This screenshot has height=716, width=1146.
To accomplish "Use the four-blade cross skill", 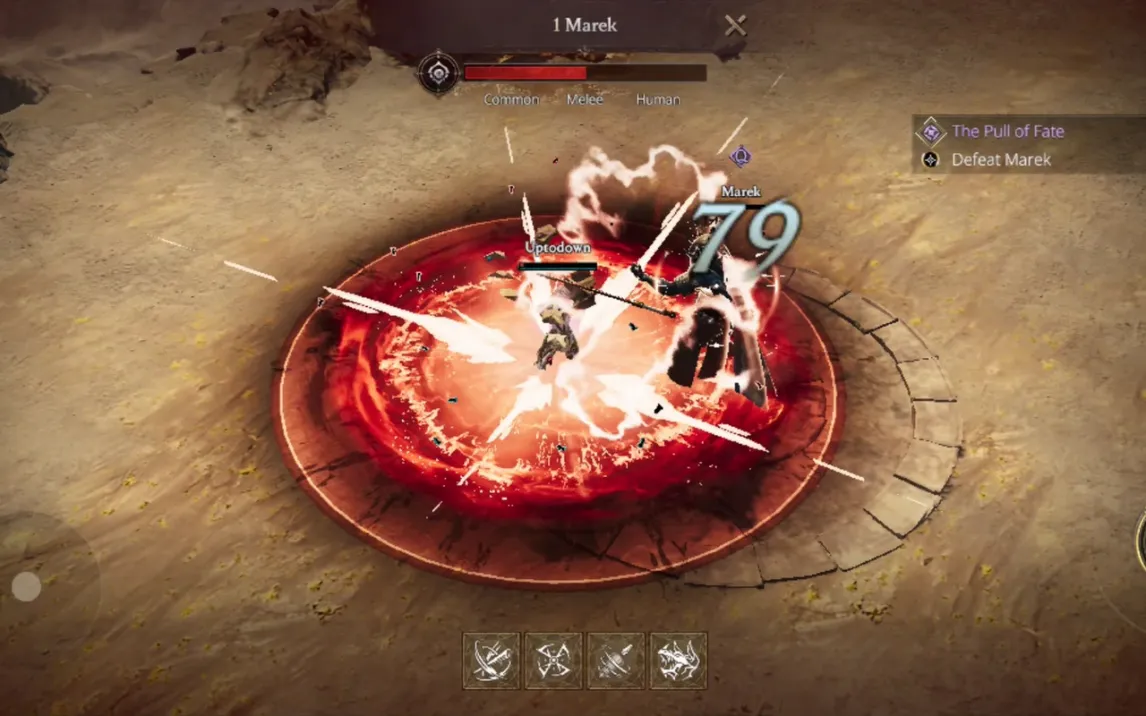I will [553, 660].
